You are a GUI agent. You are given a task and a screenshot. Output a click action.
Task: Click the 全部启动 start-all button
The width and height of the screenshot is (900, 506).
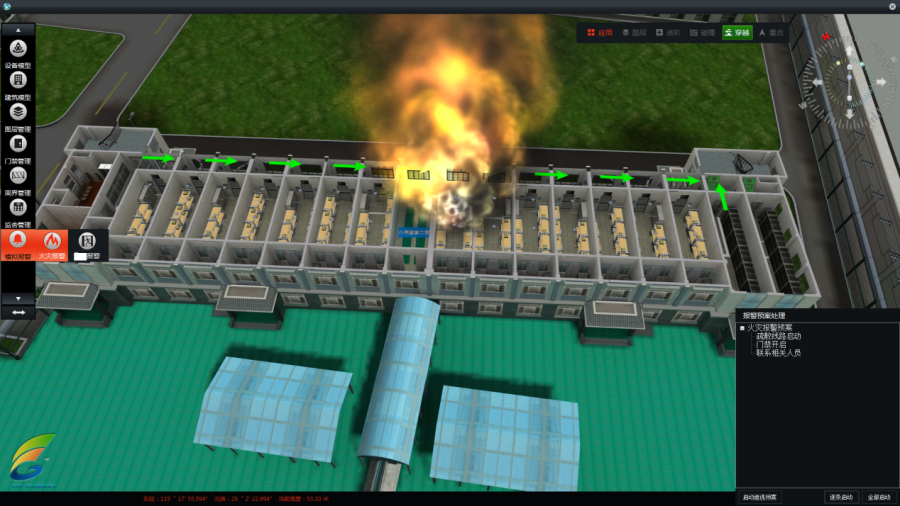878,497
